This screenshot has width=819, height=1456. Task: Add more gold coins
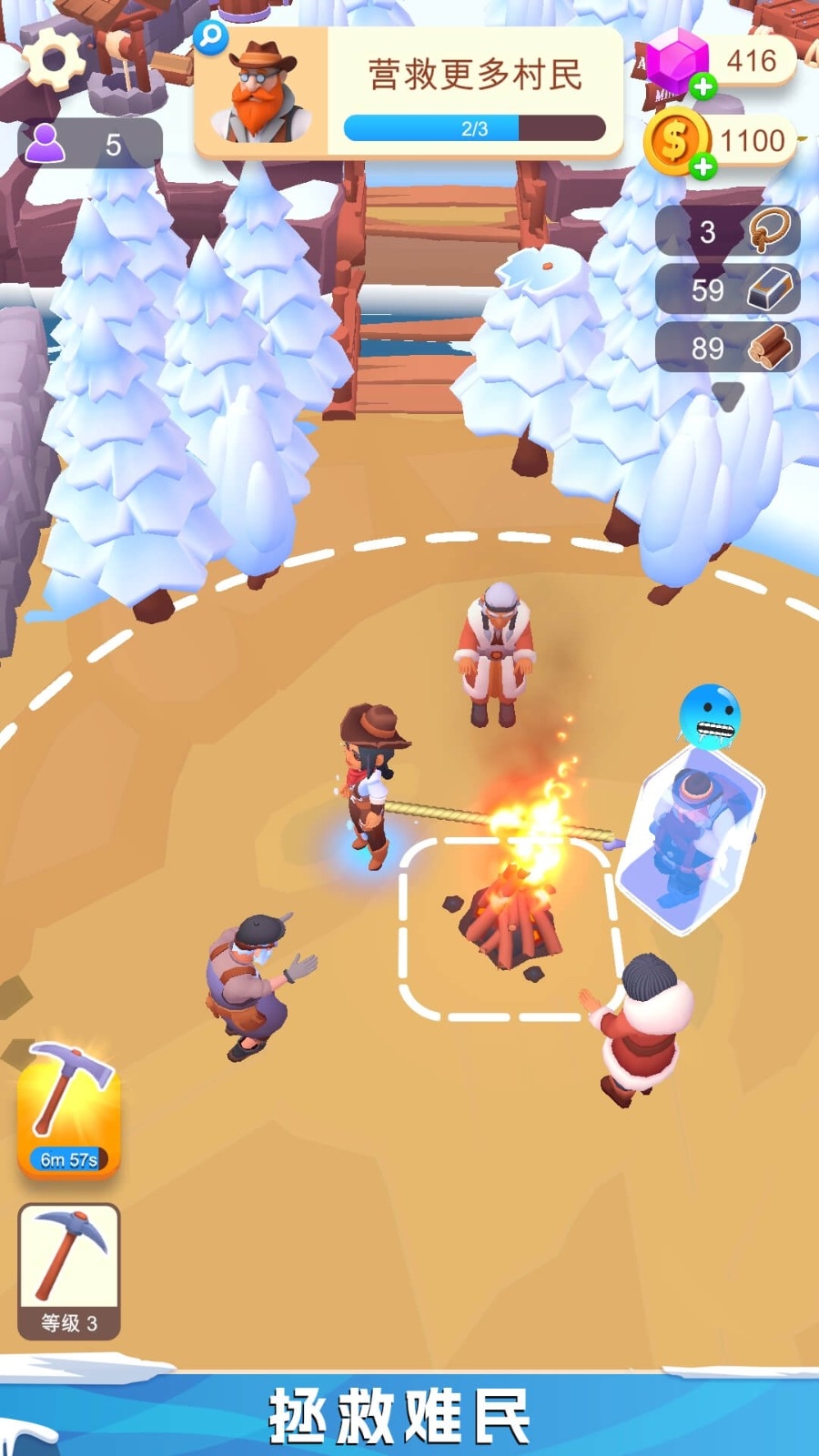tap(703, 167)
